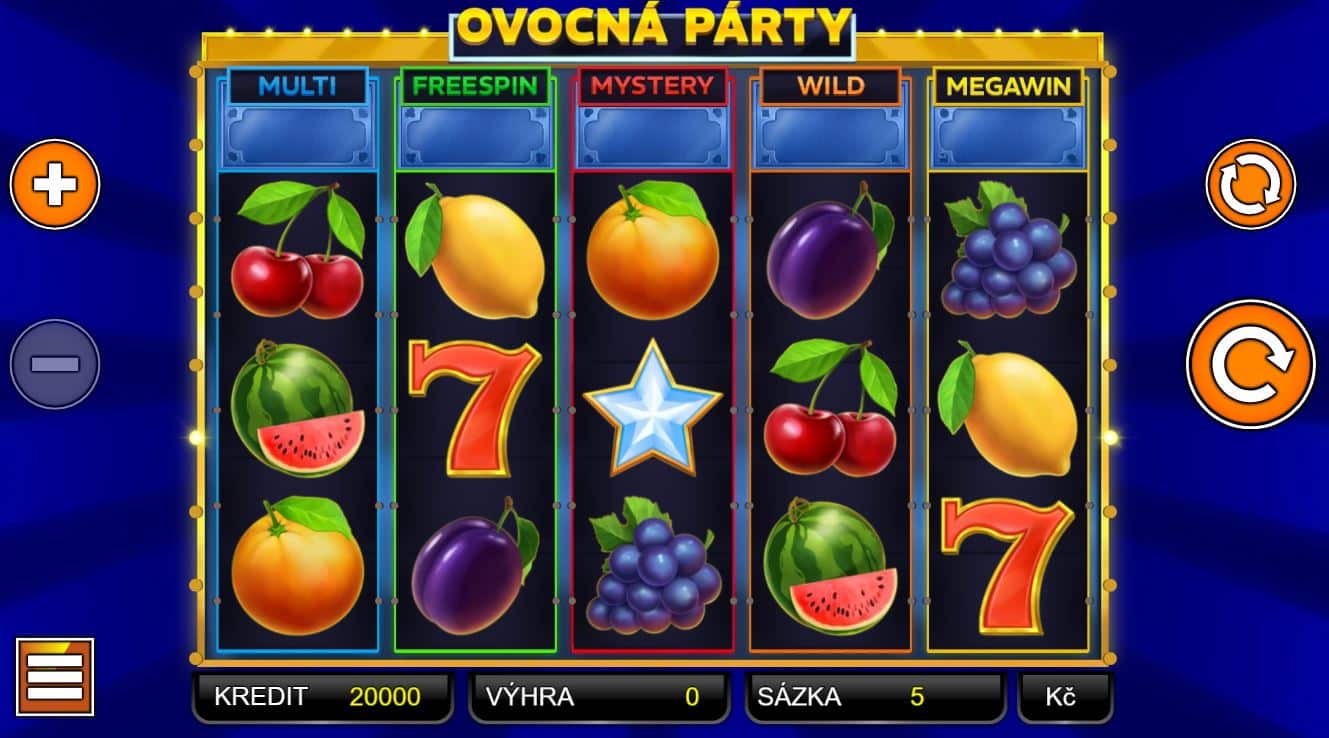
Task: Click the lemon symbol on the FREESPIN reel
Action: [473, 255]
